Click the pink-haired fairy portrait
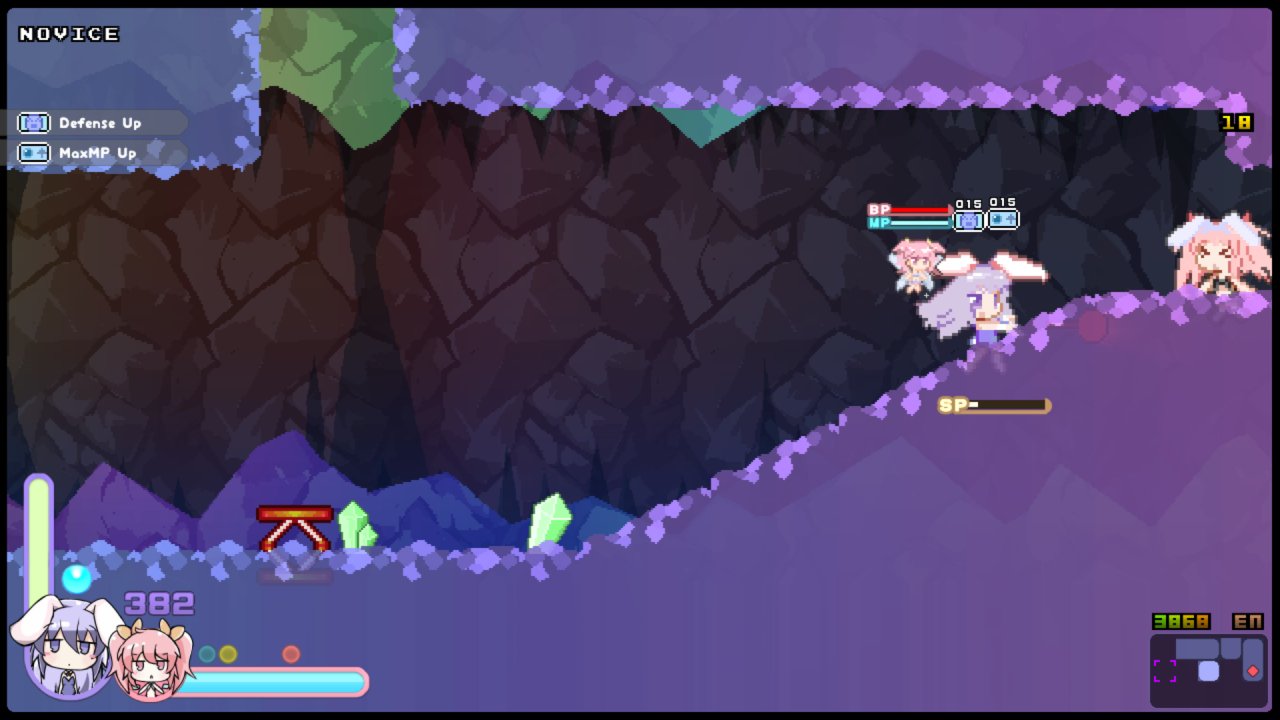The width and height of the screenshot is (1280, 720). [x=150, y=662]
